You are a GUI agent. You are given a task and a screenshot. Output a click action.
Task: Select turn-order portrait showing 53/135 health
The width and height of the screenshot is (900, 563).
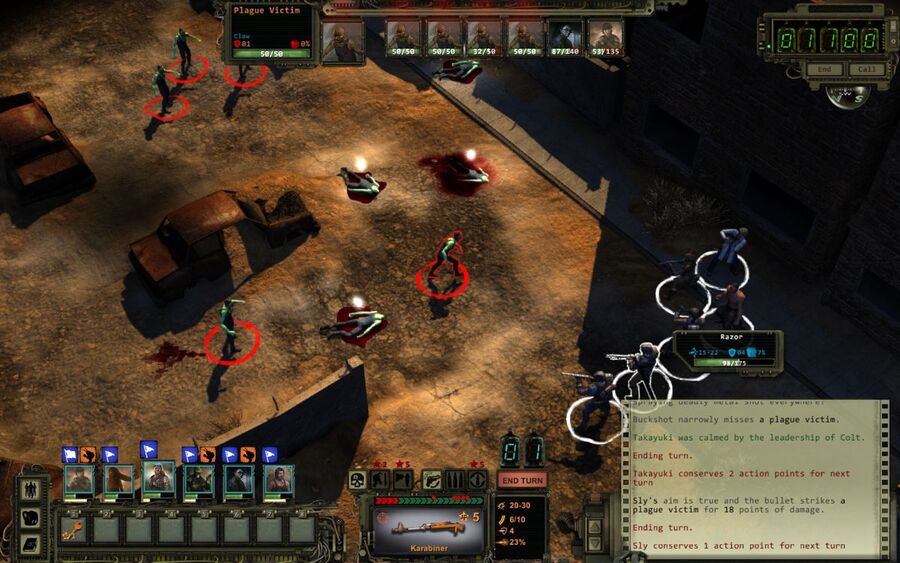(604, 38)
